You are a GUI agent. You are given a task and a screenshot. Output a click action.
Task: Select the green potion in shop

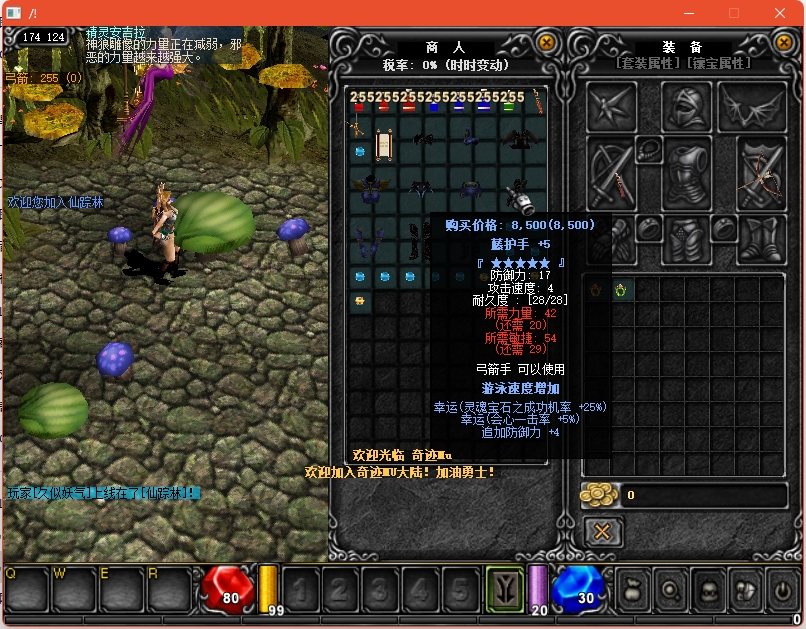click(x=509, y=107)
